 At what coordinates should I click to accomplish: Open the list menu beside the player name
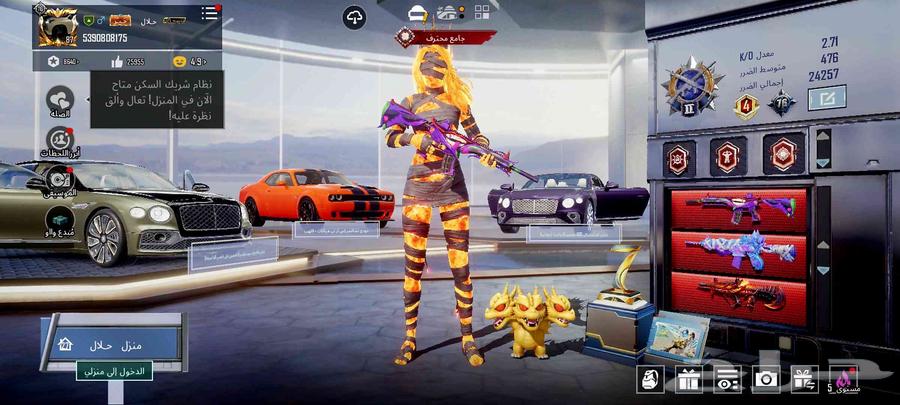(209, 13)
